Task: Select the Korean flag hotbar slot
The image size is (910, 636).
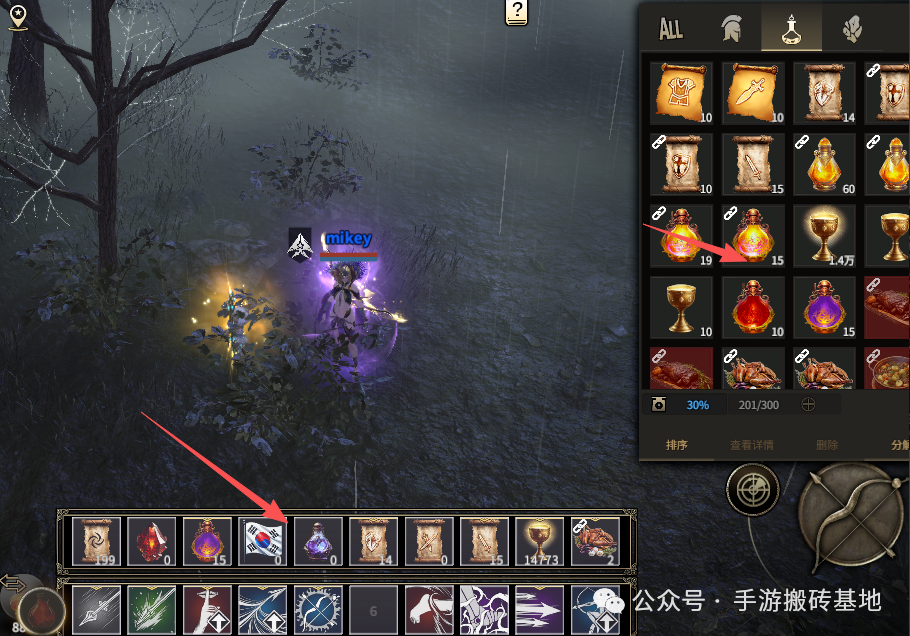Action: coord(263,541)
